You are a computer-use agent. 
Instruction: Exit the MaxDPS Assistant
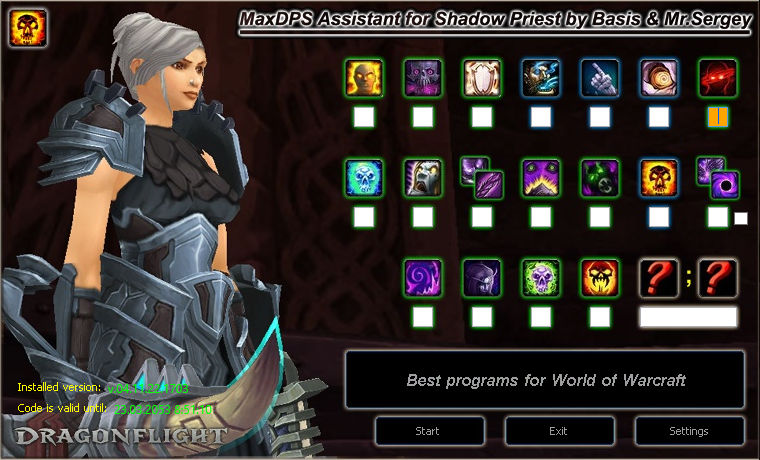click(558, 431)
